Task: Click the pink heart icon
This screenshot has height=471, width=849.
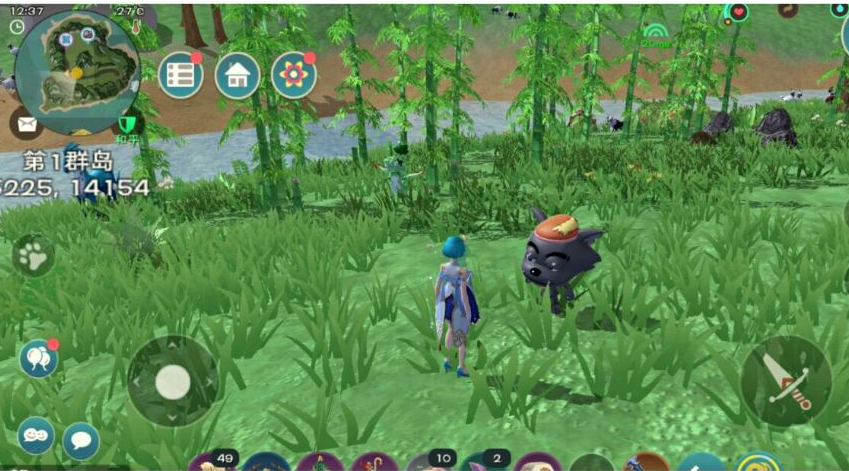Action: pyautogui.click(x=740, y=12)
